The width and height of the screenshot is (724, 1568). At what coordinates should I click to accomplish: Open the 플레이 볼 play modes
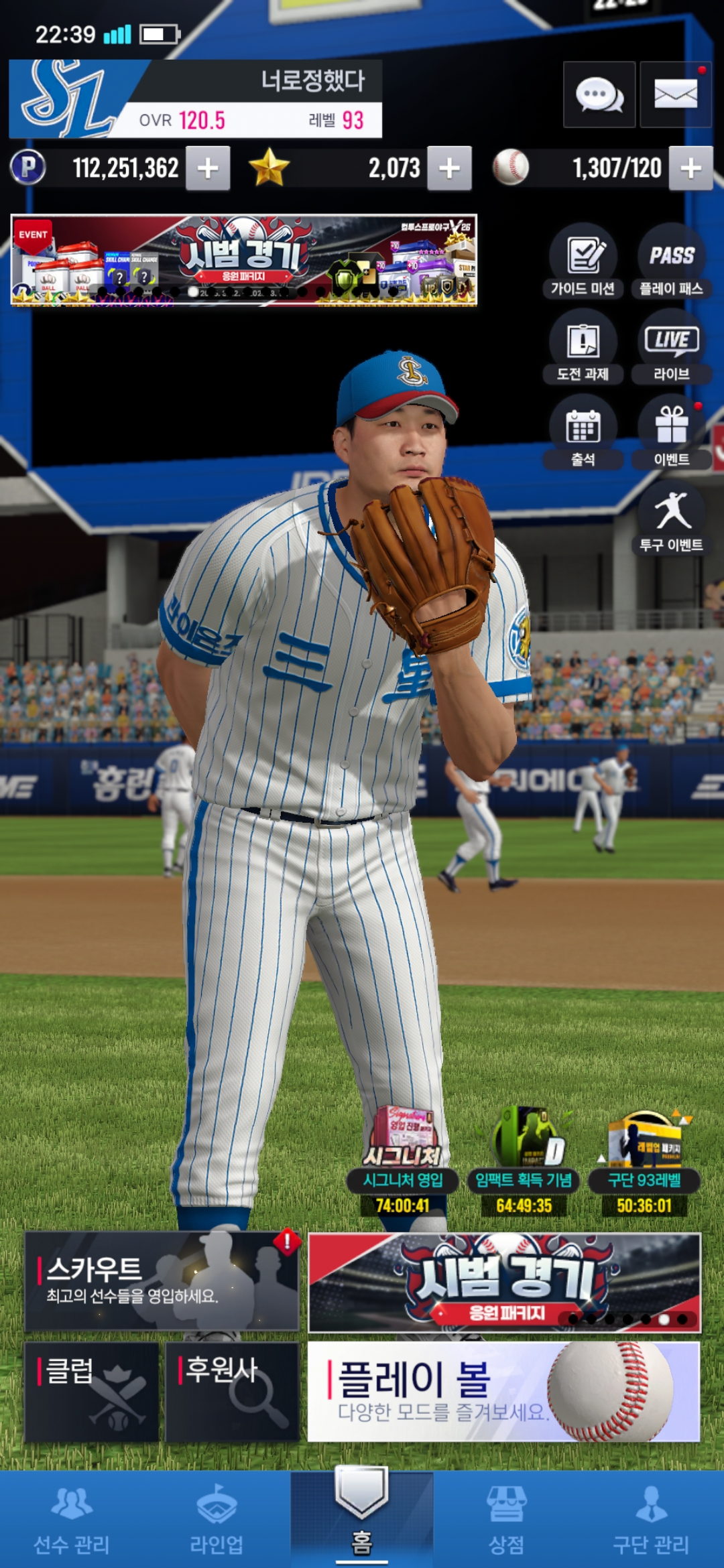(x=503, y=1391)
